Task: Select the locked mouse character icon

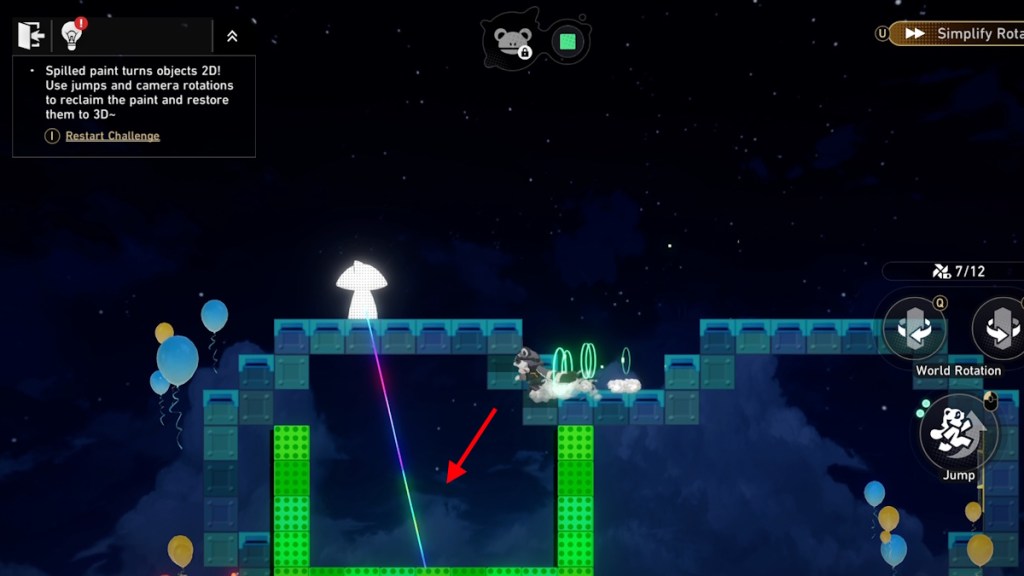Action: click(513, 41)
